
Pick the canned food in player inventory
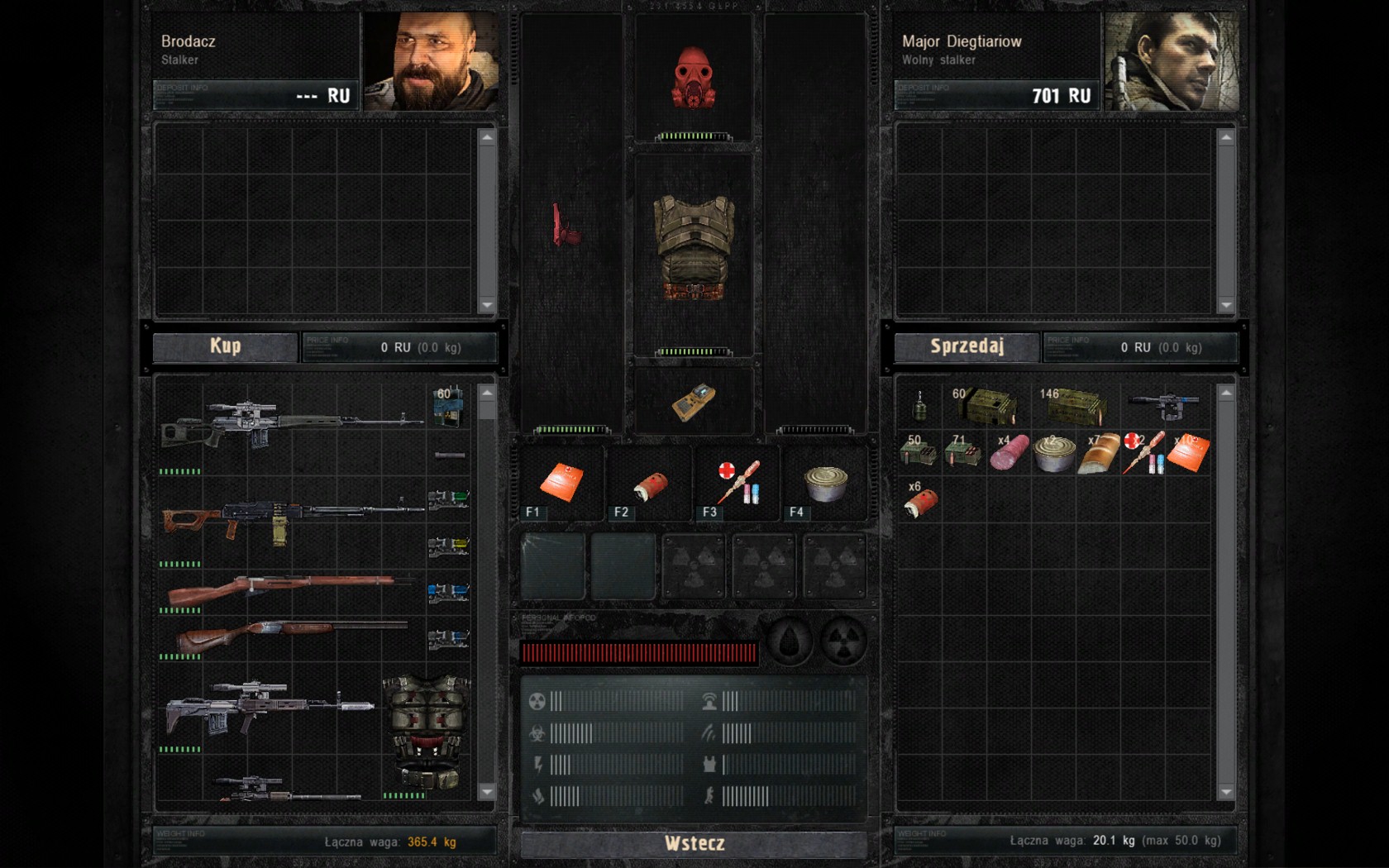(x=1054, y=454)
